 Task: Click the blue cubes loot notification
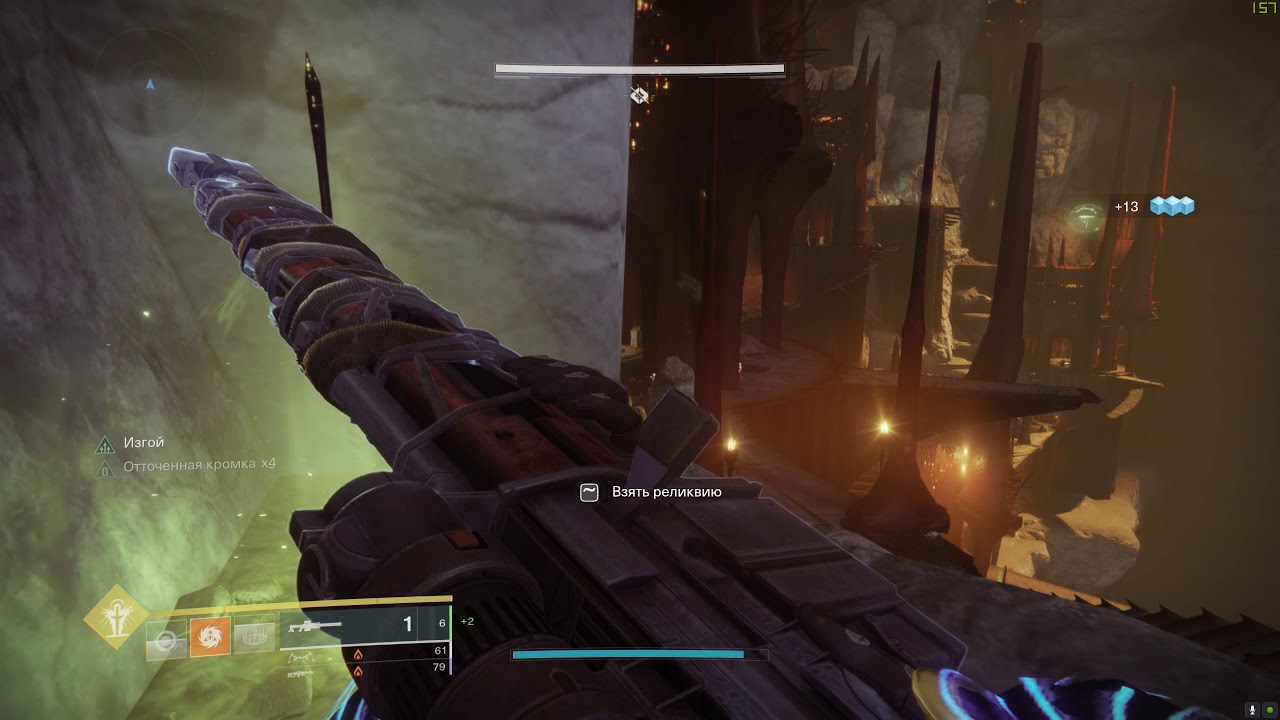(x=1172, y=206)
